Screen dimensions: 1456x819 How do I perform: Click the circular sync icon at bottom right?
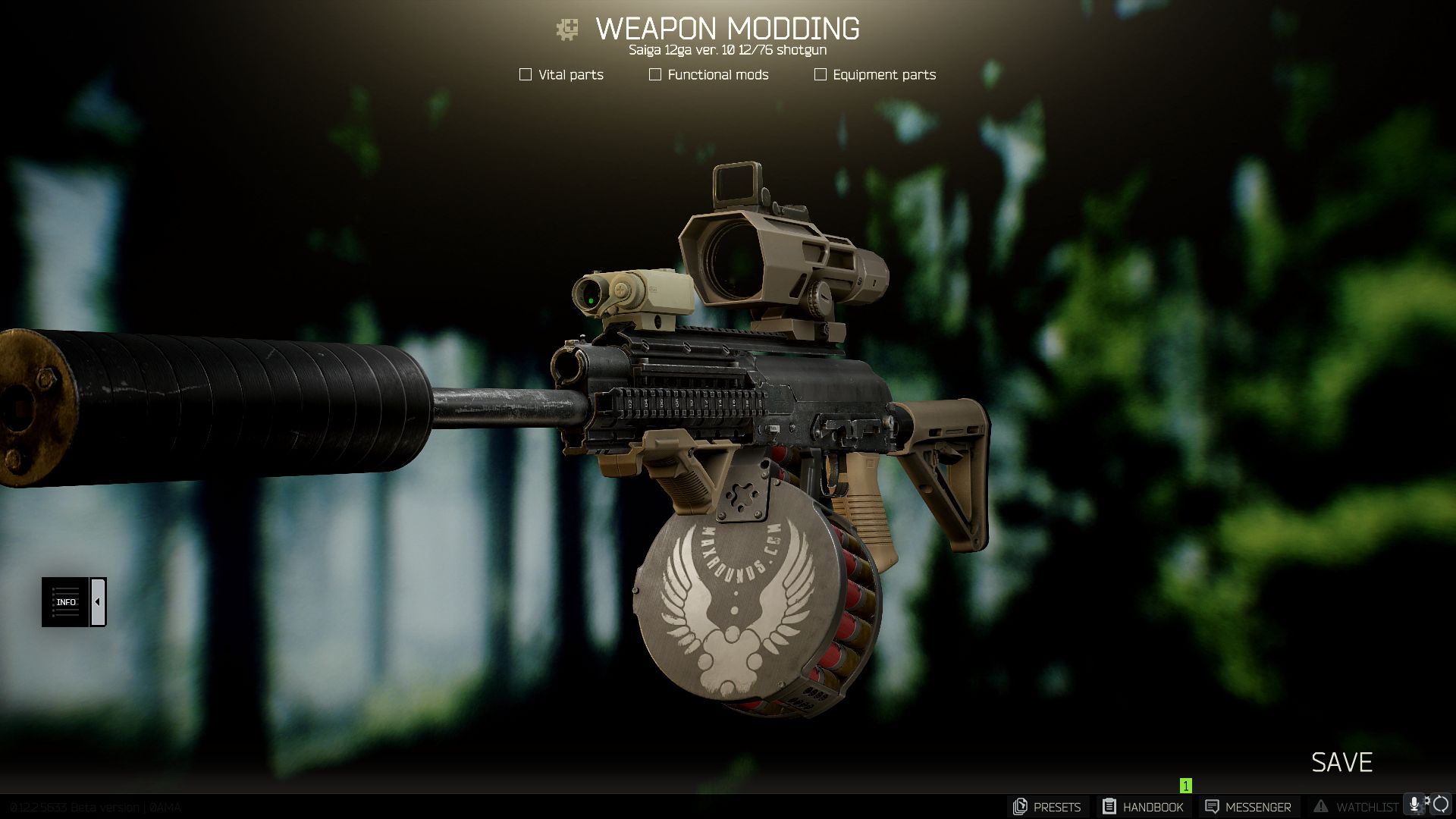pyautogui.click(x=1442, y=806)
